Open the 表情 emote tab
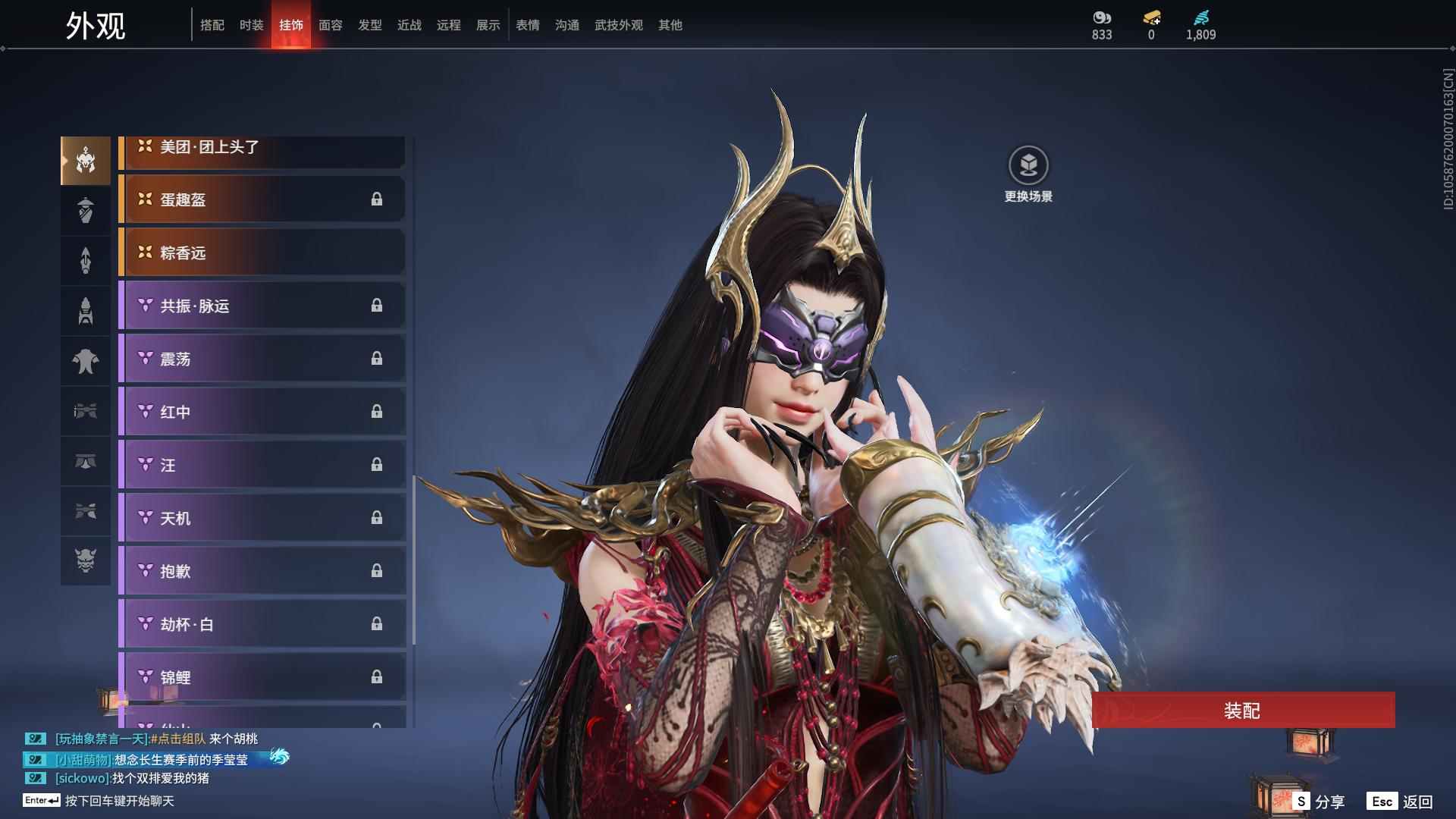The height and width of the screenshot is (819, 1456). (x=527, y=25)
